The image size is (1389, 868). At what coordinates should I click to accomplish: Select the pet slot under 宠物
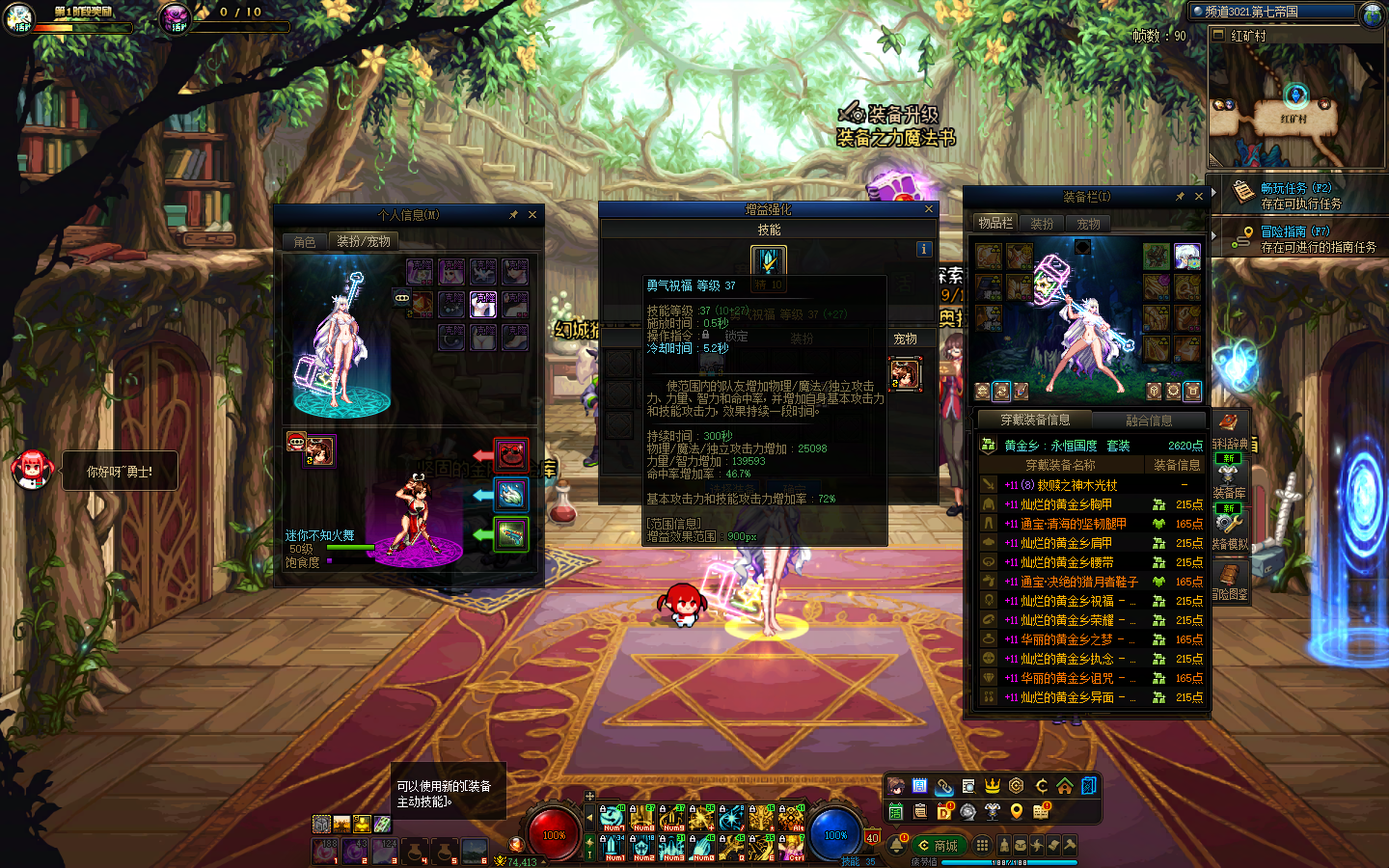click(905, 373)
